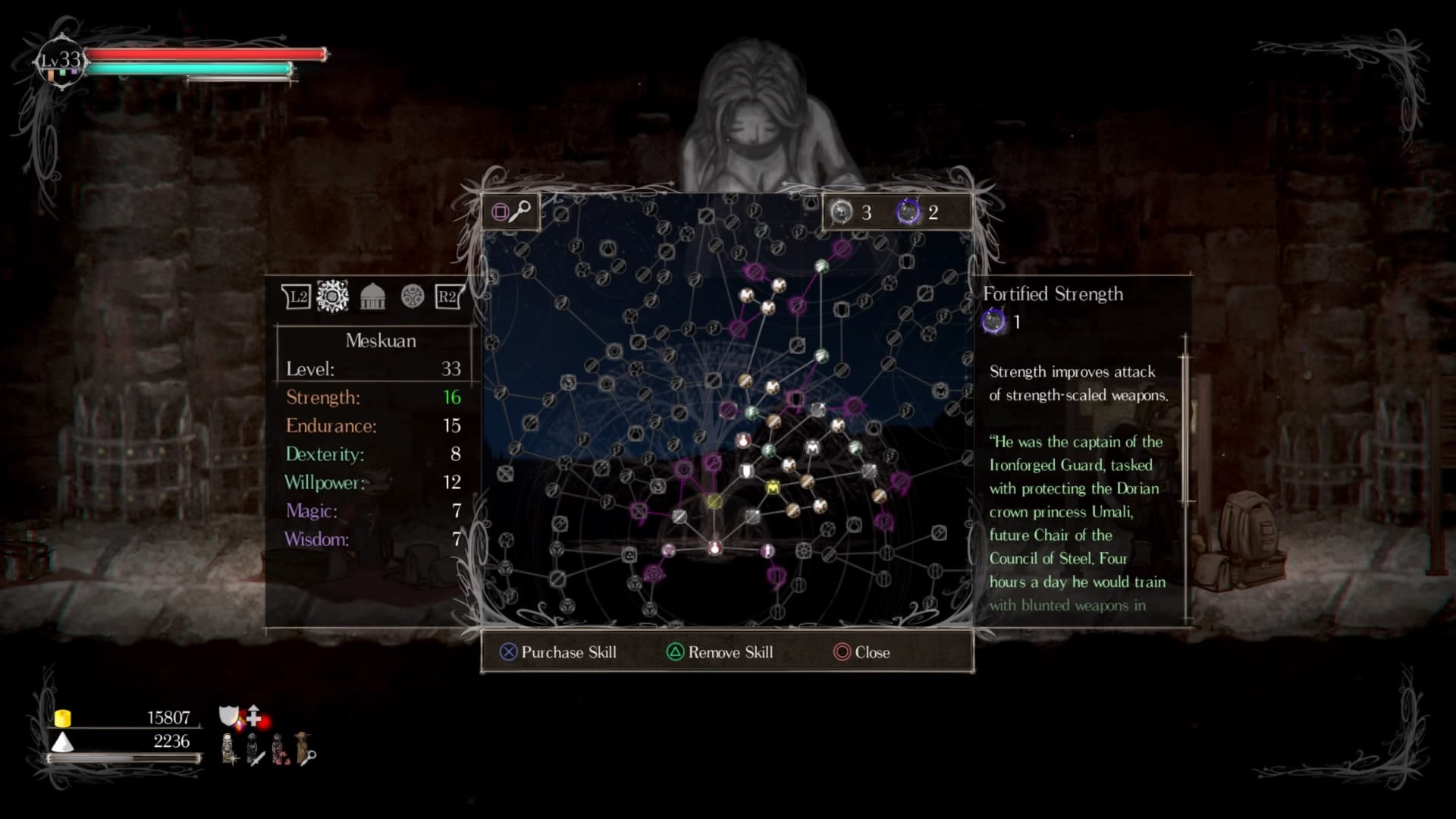
Task: Select the snowflake skill tree tab
Action: click(x=332, y=296)
